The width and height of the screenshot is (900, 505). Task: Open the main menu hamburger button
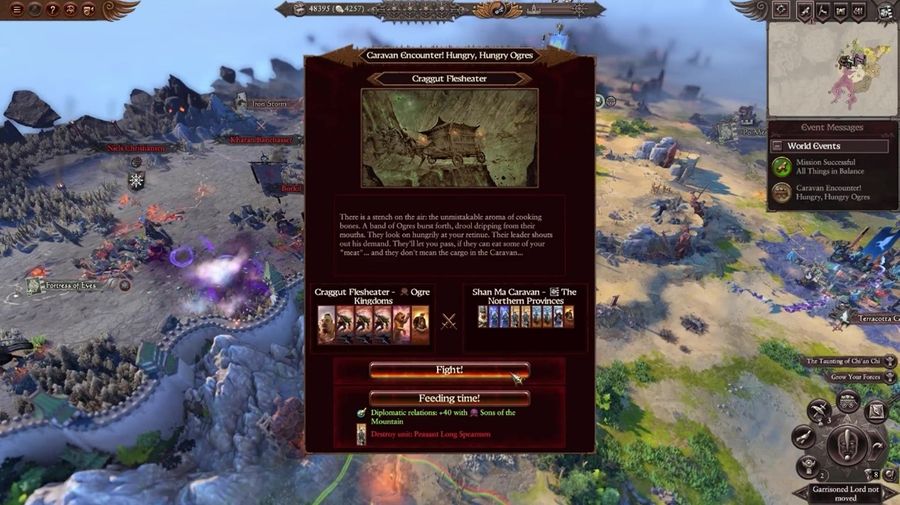(x=16, y=9)
